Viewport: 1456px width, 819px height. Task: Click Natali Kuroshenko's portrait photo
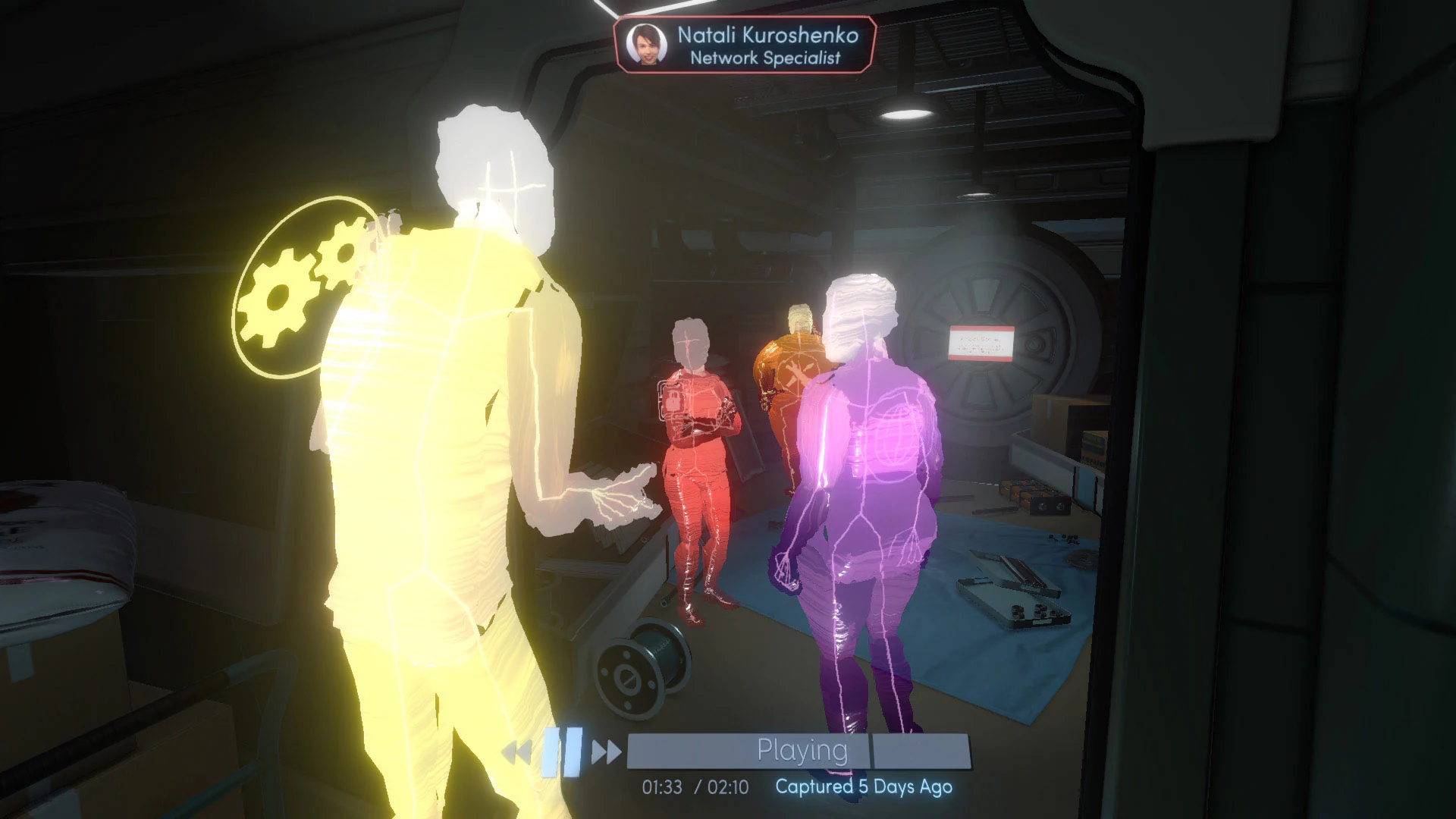tap(645, 44)
